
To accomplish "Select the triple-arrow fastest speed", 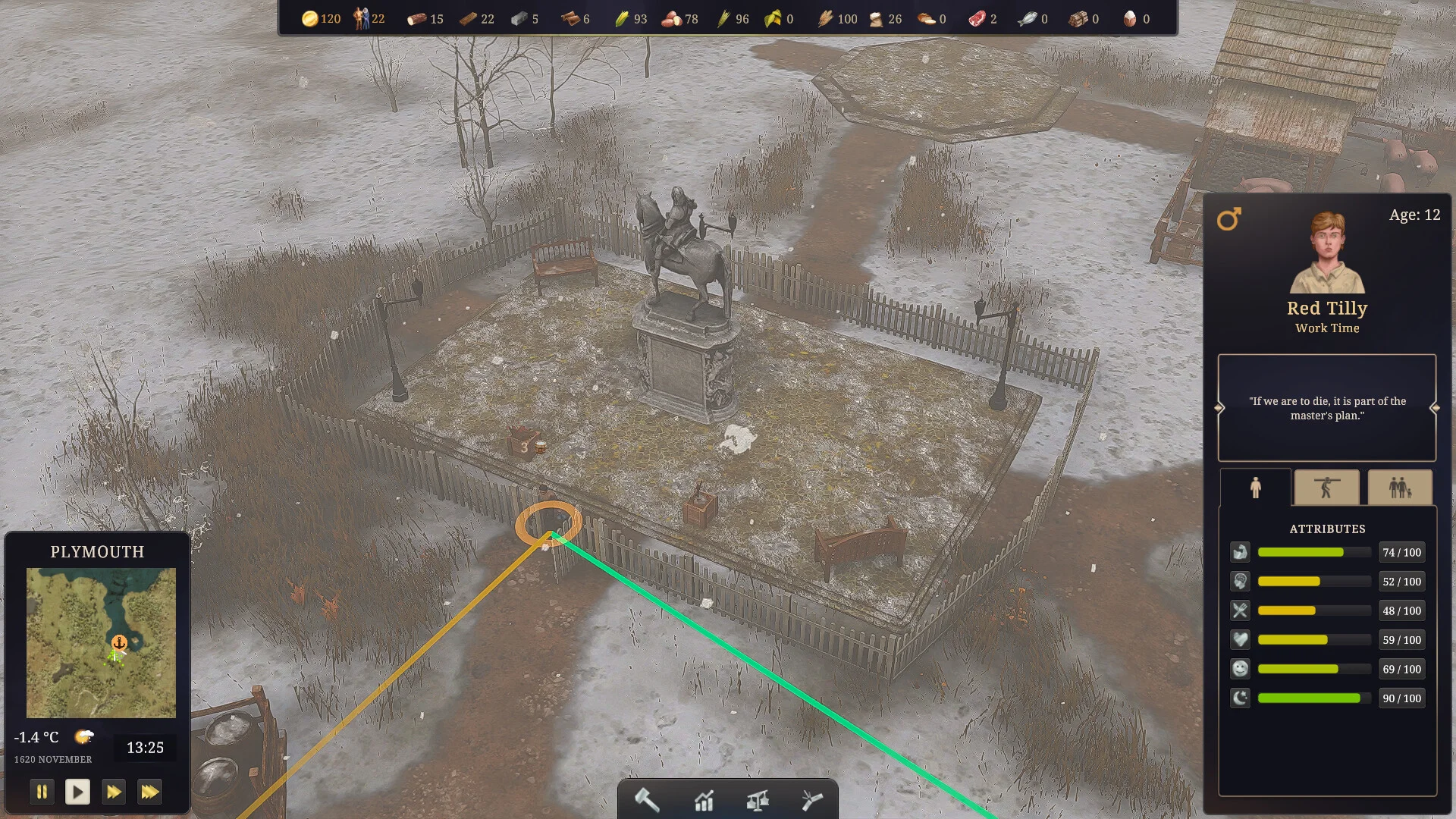I will pos(149,792).
